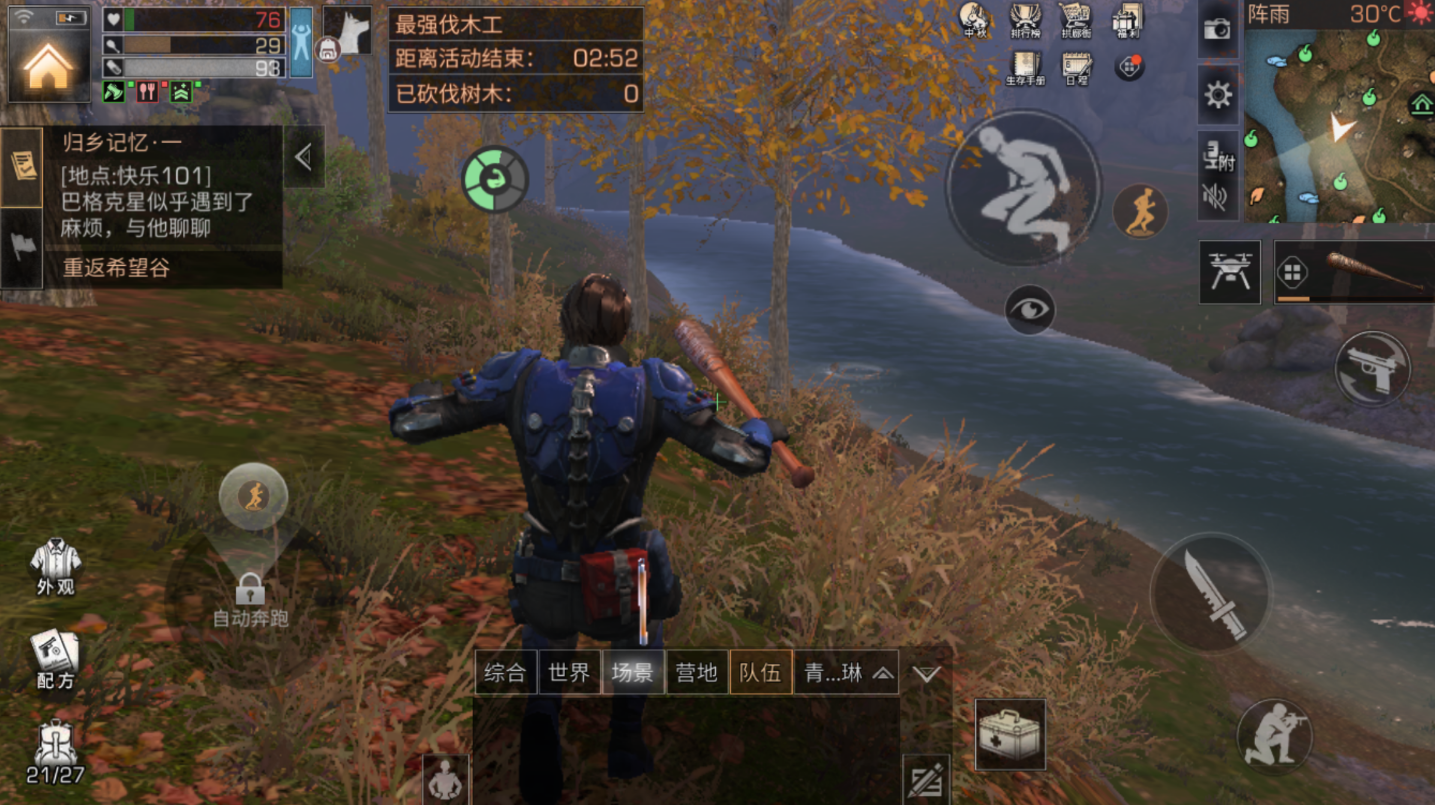Use the medical kit item

pos(1010,734)
